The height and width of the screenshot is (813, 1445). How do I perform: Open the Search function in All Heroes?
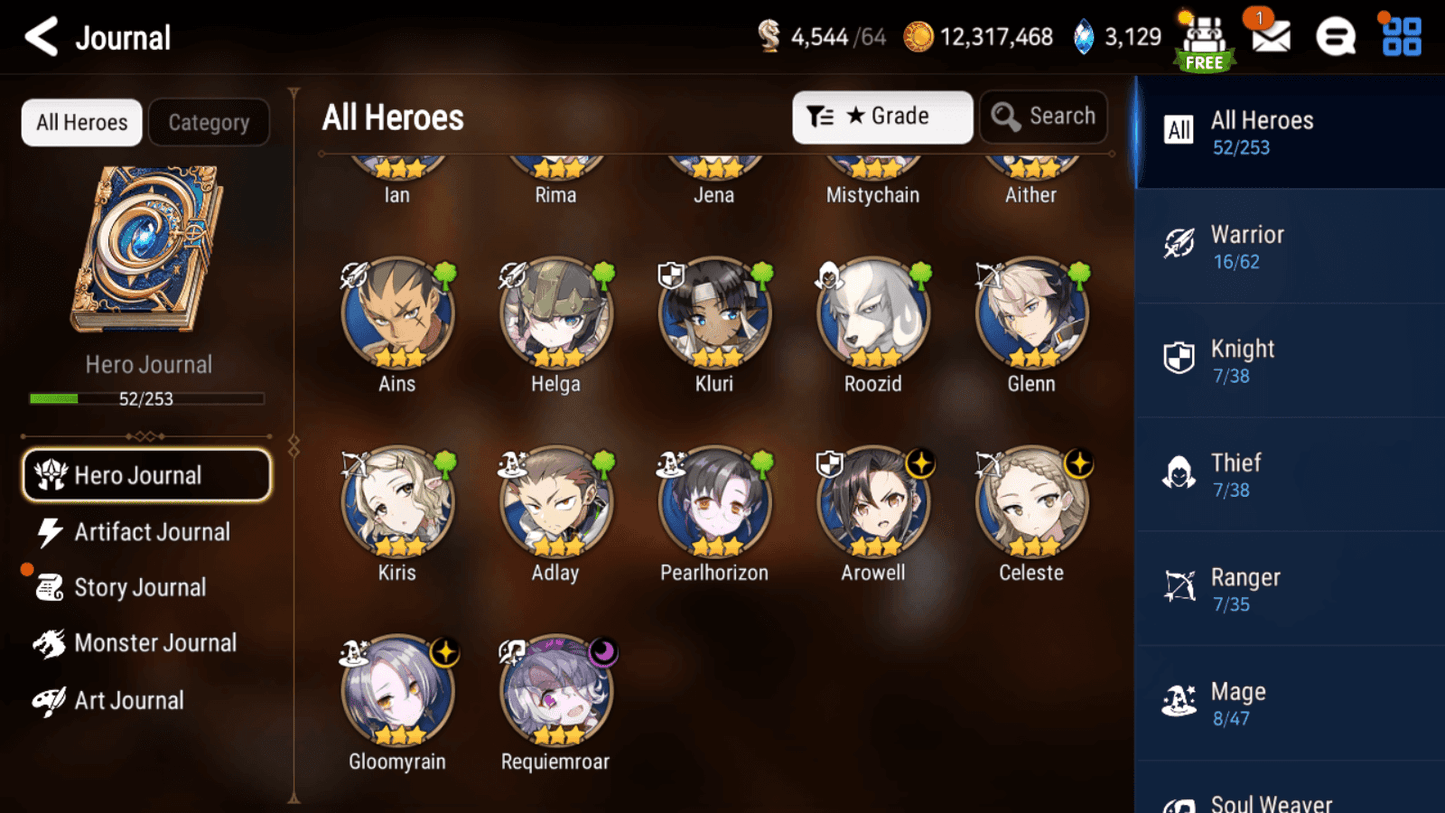(1043, 116)
